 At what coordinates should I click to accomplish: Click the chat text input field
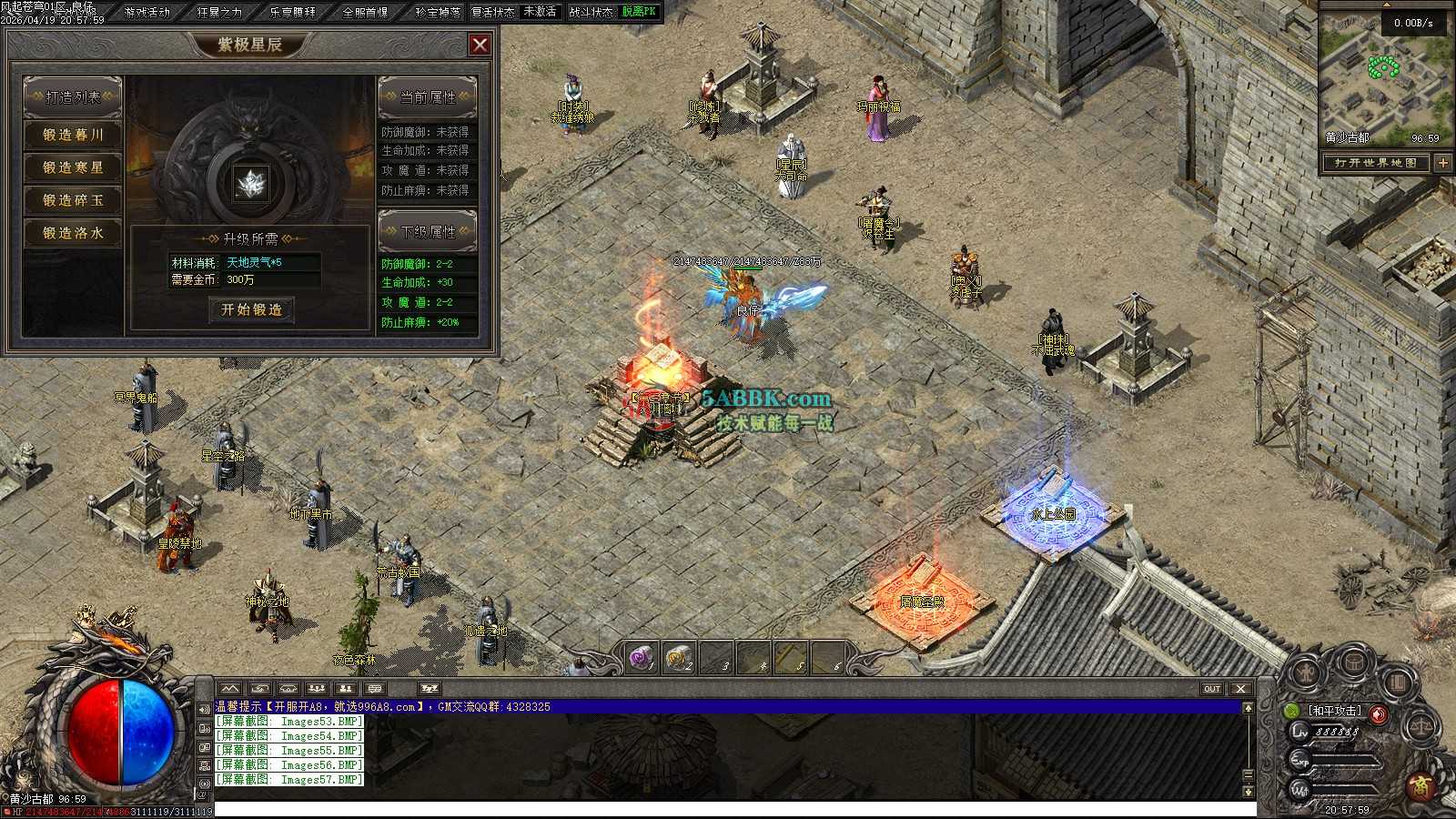(728, 809)
